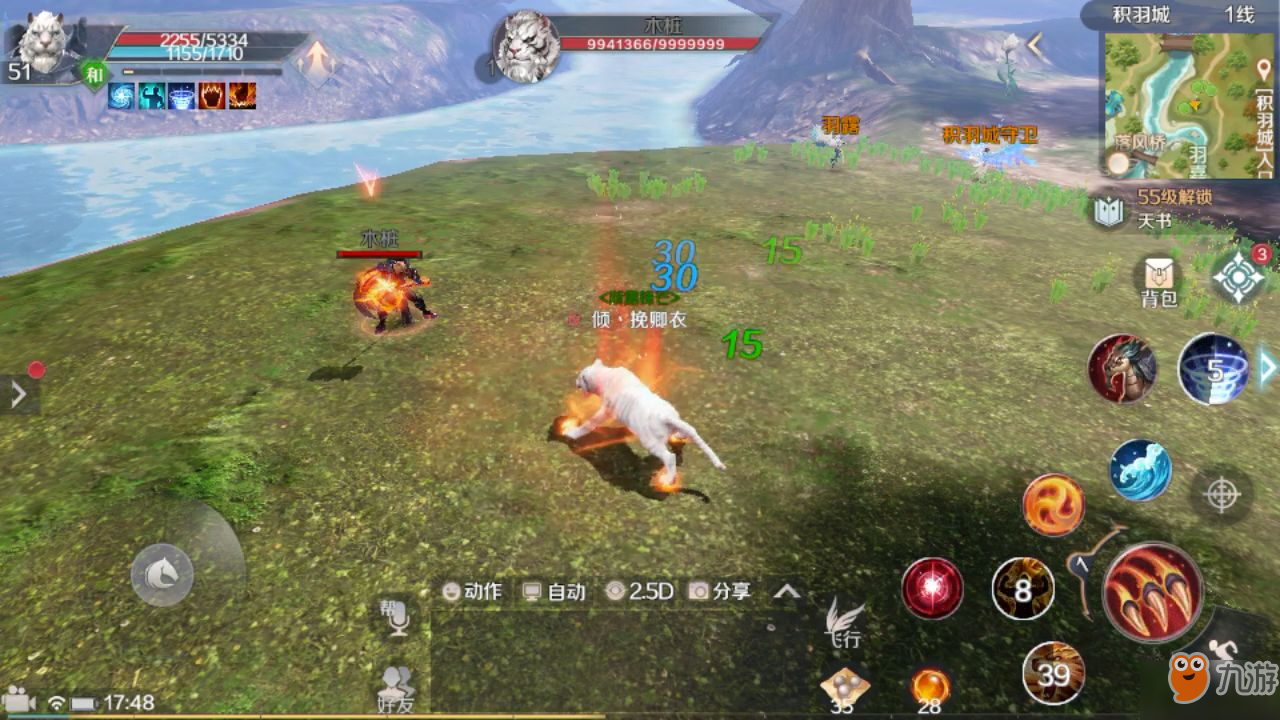The width and height of the screenshot is (1280, 720).
Task: Use the blue ocean wave skill
Action: [1140, 470]
